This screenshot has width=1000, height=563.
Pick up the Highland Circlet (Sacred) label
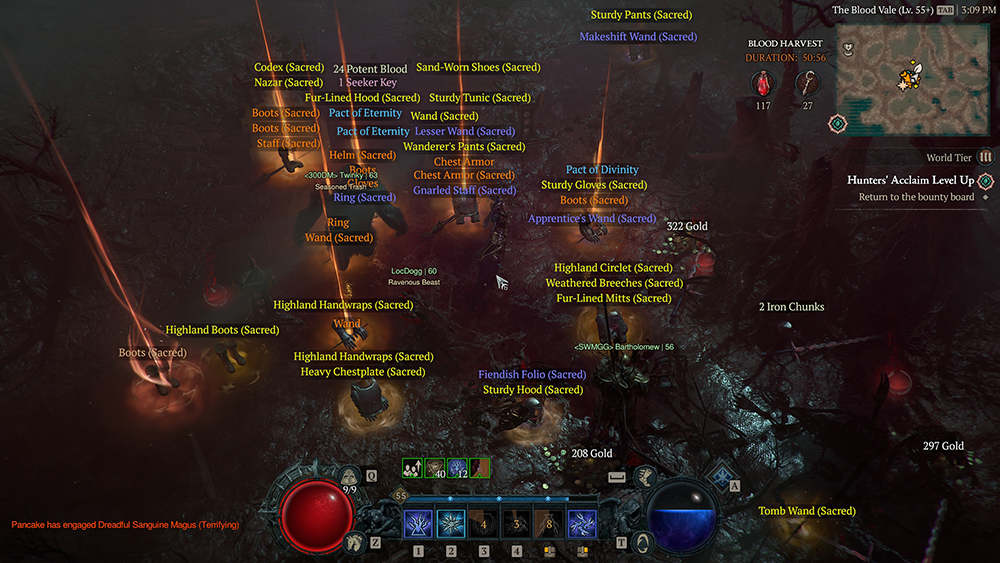613,268
